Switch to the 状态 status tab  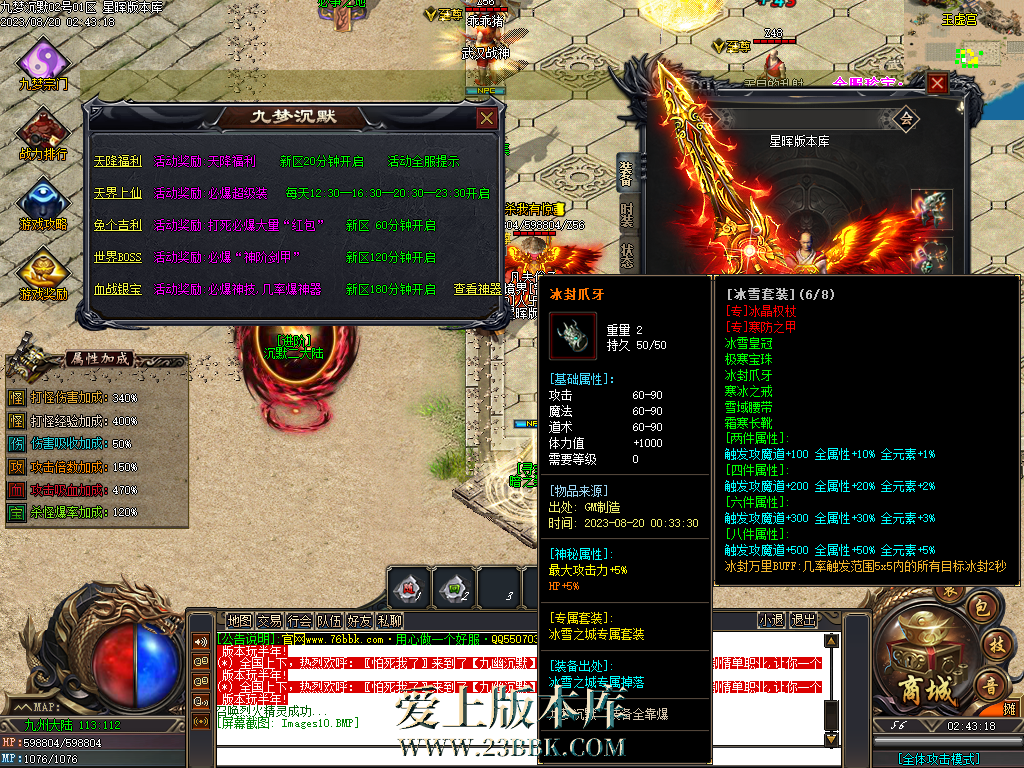(x=627, y=255)
